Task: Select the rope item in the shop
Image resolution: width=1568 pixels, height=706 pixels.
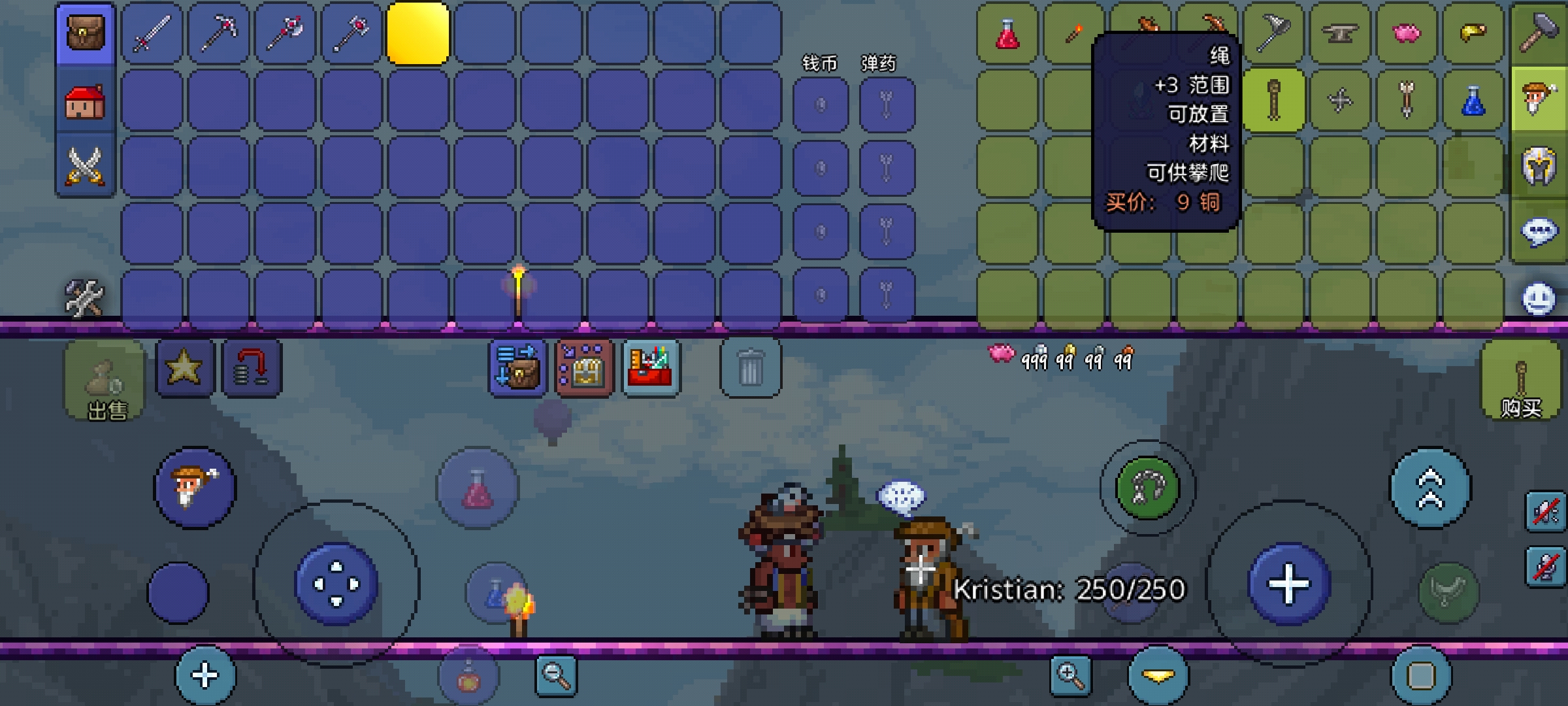Action: point(1273,101)
